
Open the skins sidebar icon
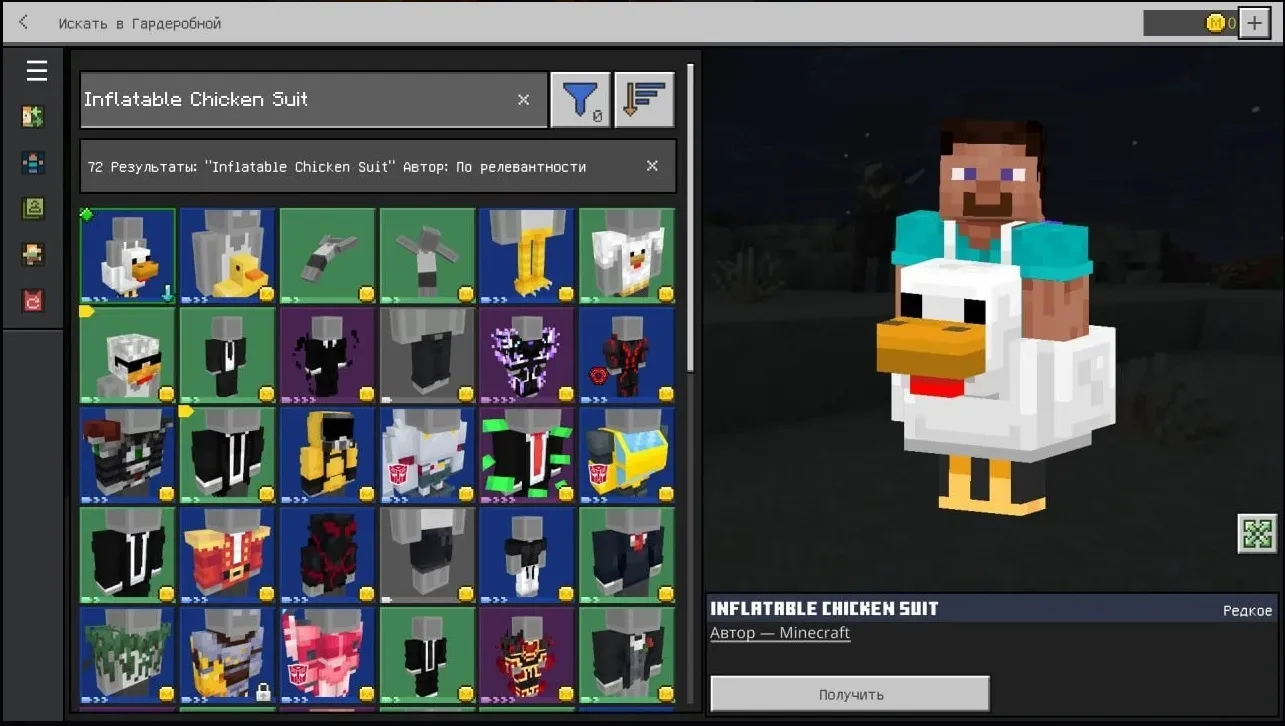pos(33,160)
